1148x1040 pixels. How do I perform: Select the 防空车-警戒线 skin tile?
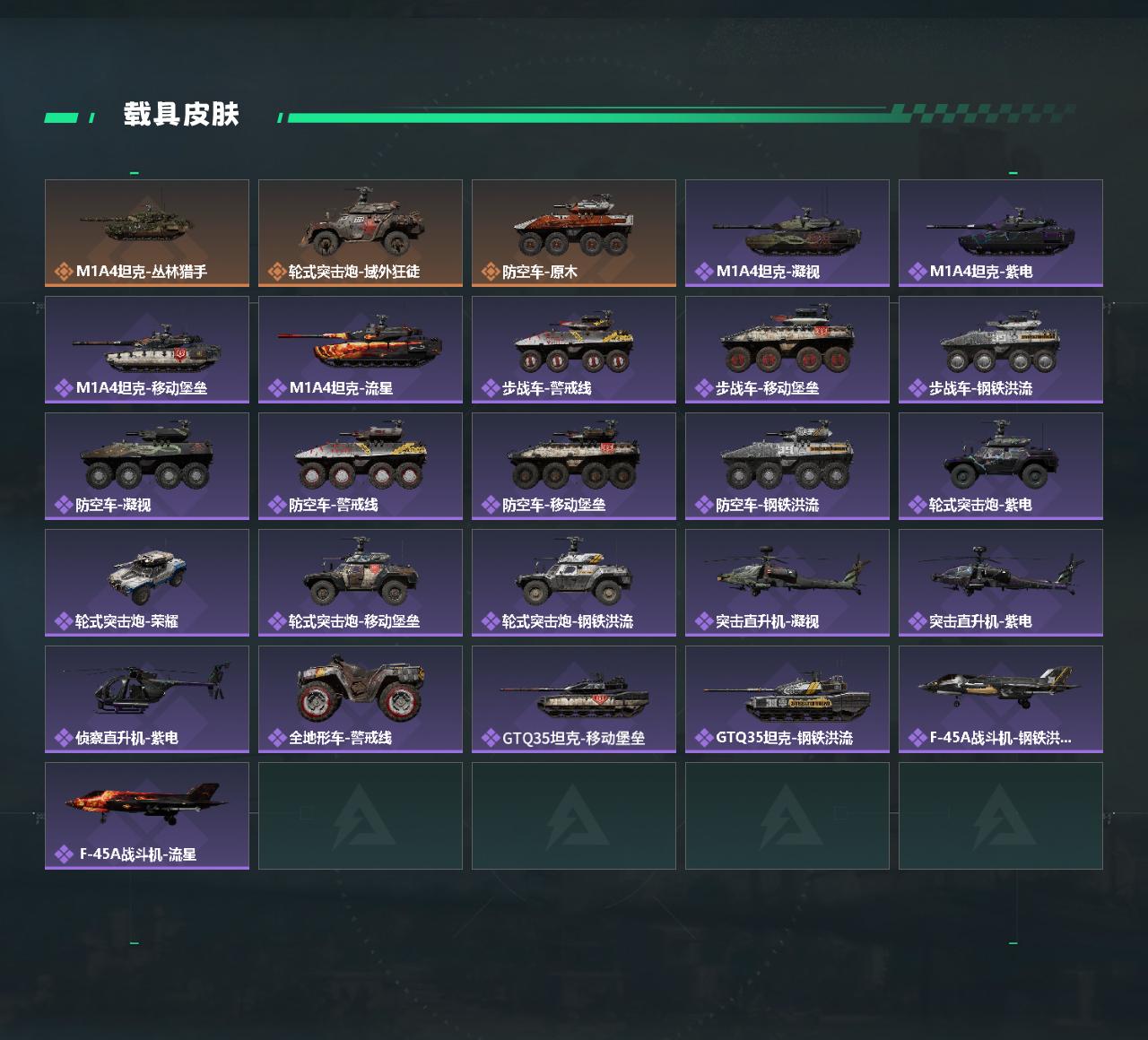(361, 466)
